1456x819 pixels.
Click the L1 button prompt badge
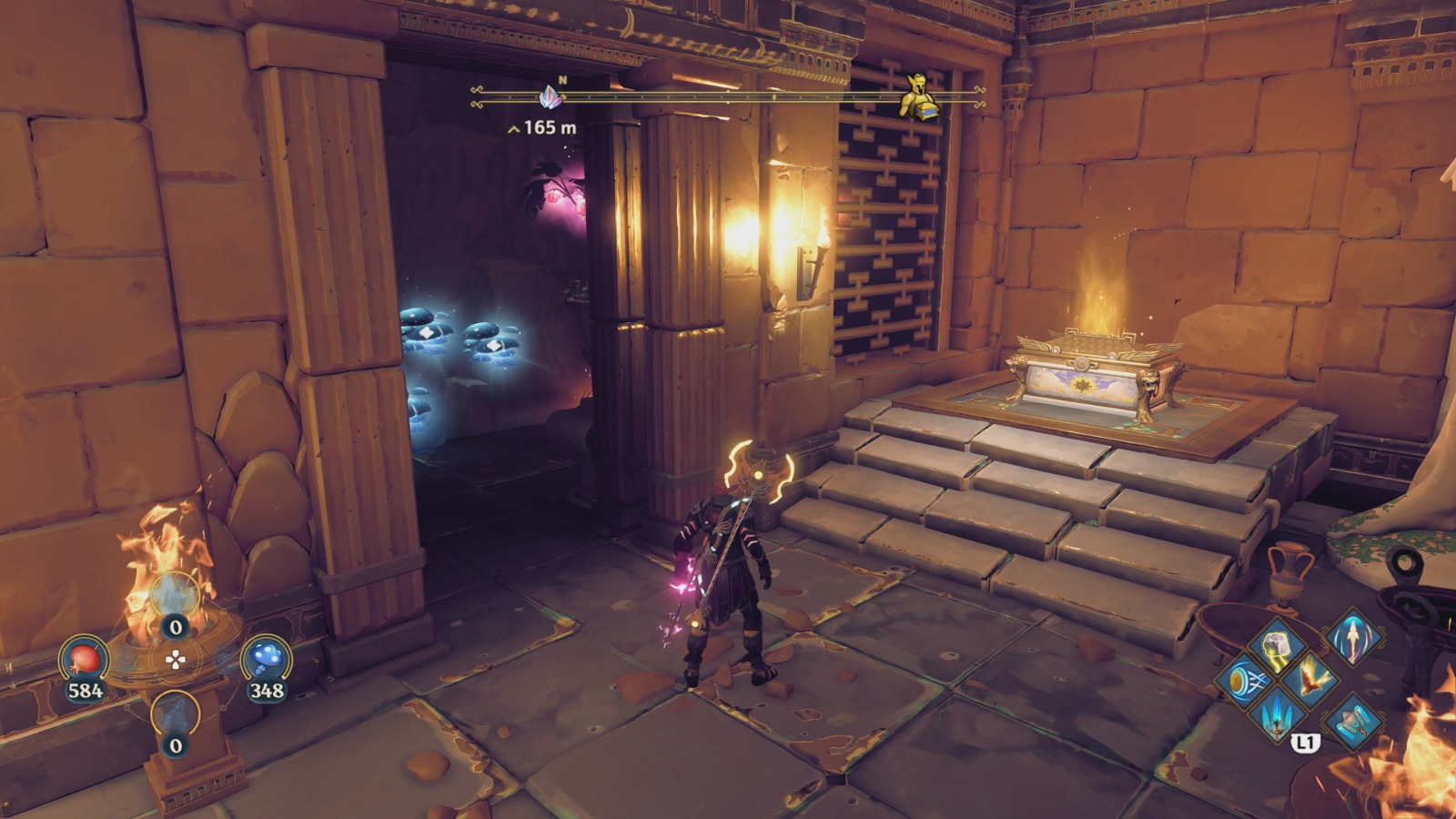(1307, 743)
